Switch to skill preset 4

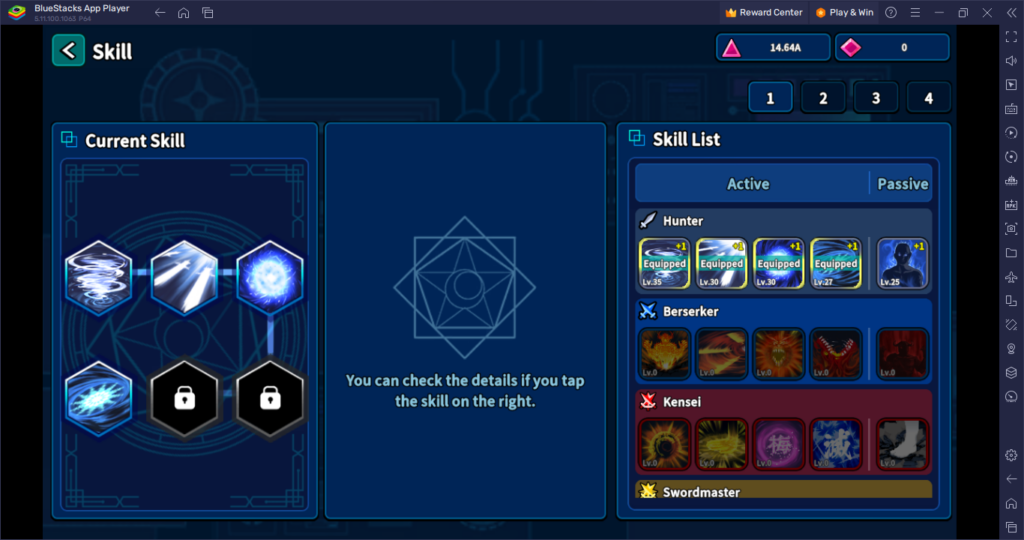929,98
